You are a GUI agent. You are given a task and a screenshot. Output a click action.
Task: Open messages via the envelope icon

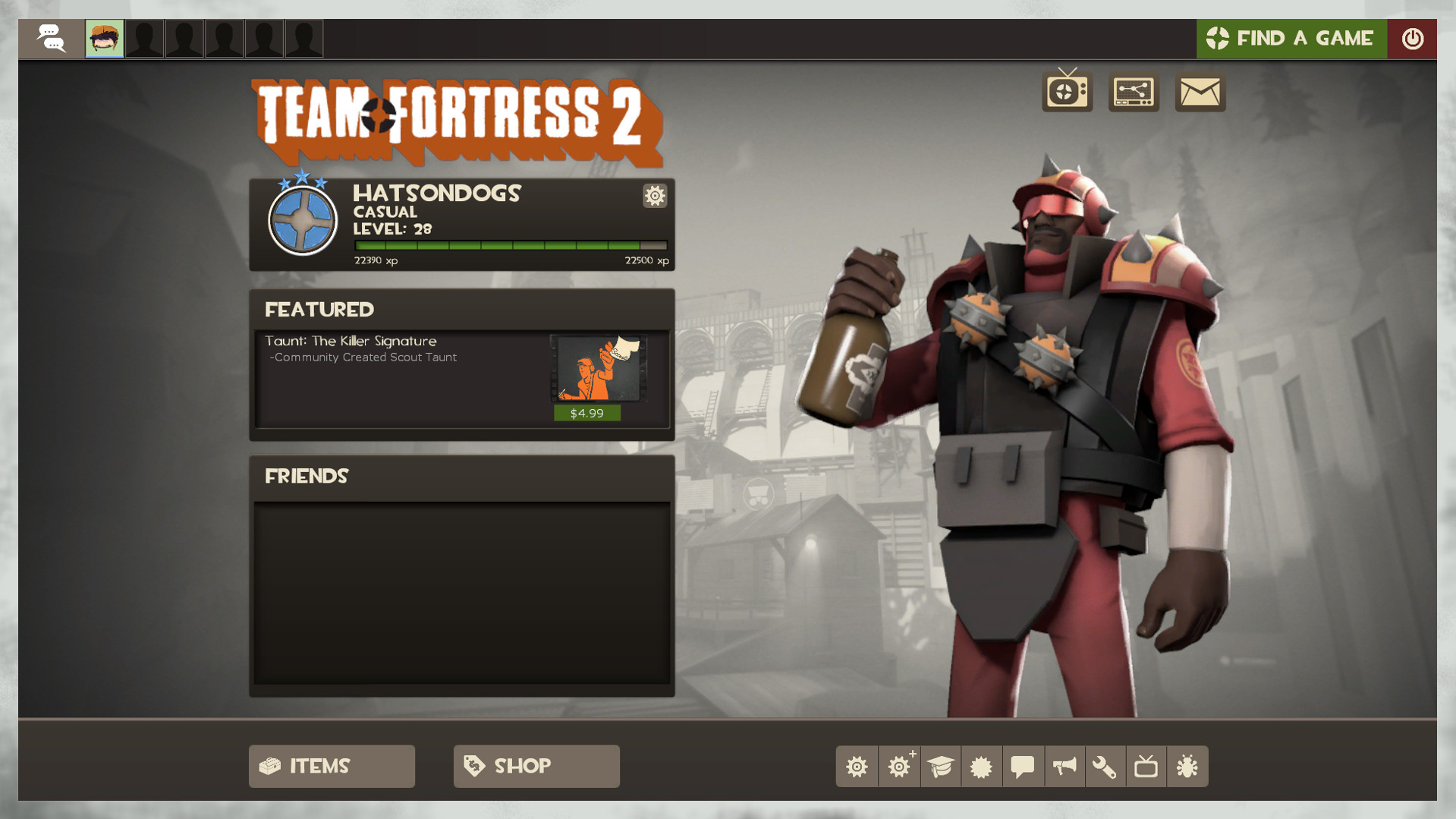1200,92
